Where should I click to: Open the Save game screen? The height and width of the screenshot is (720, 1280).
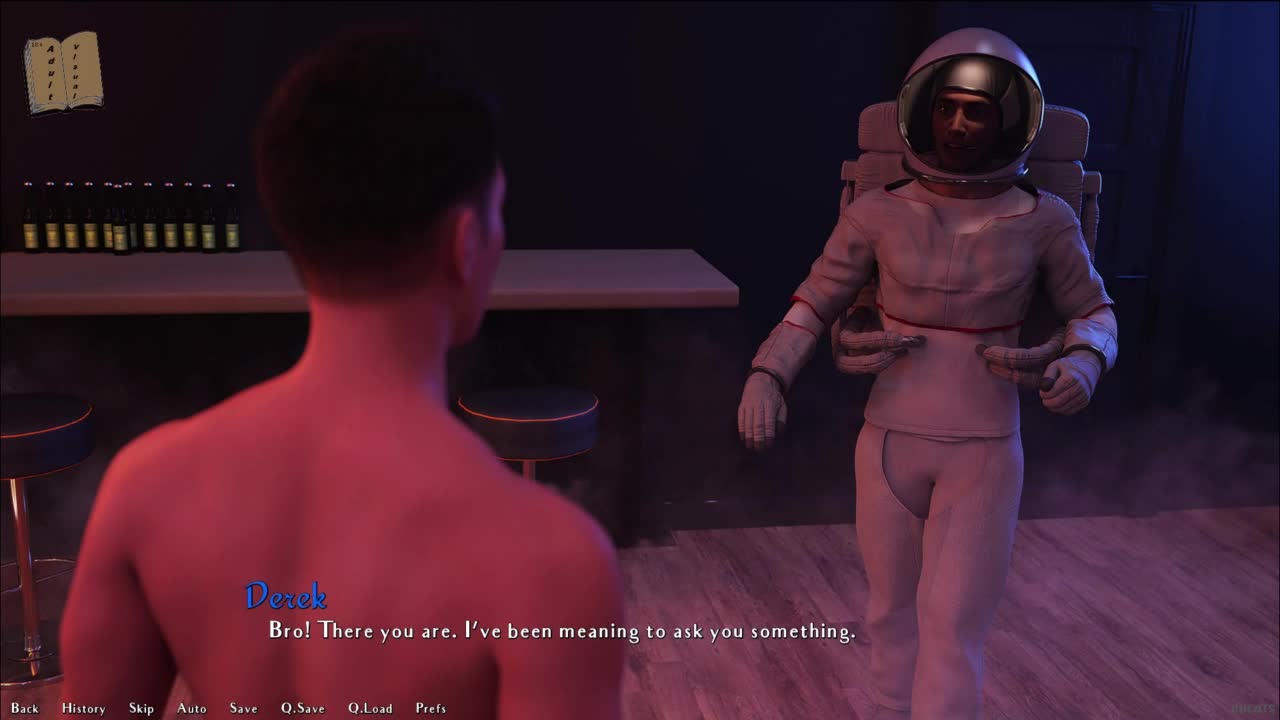pos(243,708)
